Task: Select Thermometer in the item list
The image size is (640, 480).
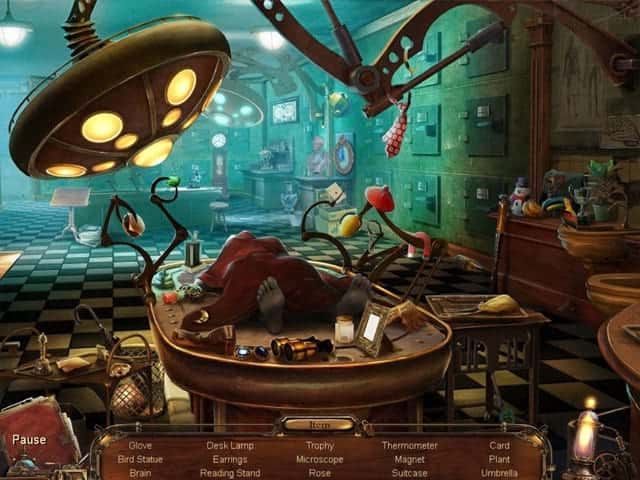Action: click(409, 445)
